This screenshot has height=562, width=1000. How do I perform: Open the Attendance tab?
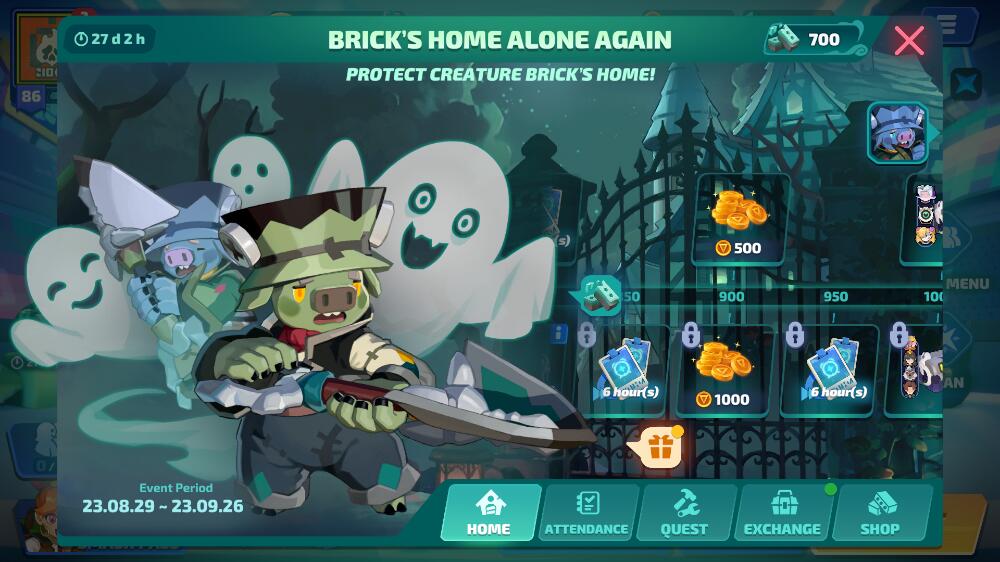pos(587,513)
